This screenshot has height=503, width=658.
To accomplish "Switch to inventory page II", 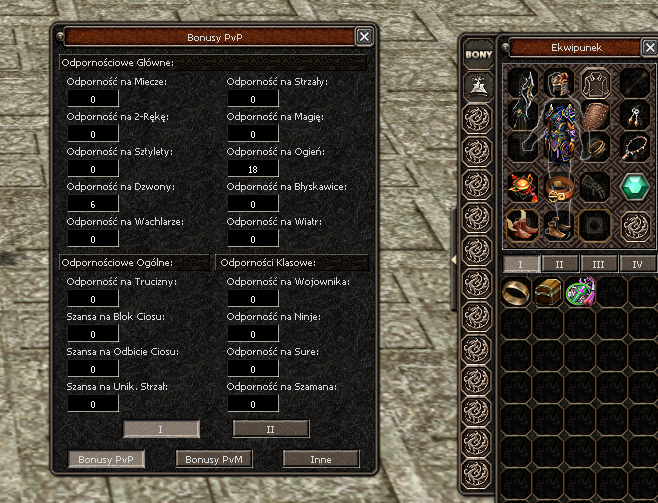I will (x=560, y=264).
